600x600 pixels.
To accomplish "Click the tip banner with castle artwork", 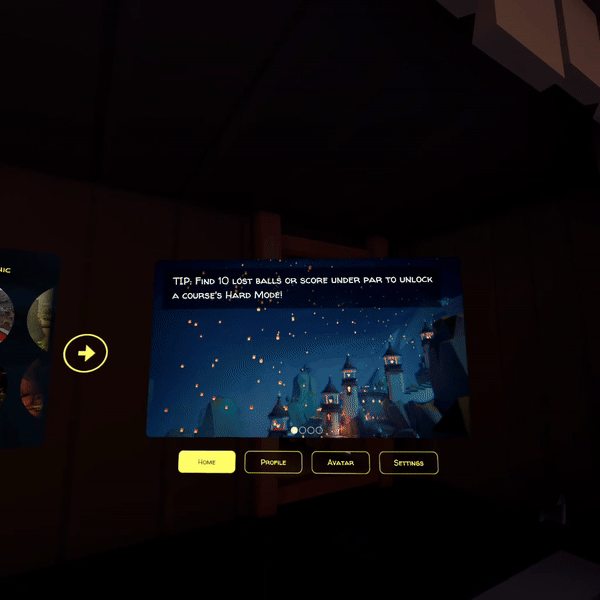I will pyautogui.click(x=306, y=350).
